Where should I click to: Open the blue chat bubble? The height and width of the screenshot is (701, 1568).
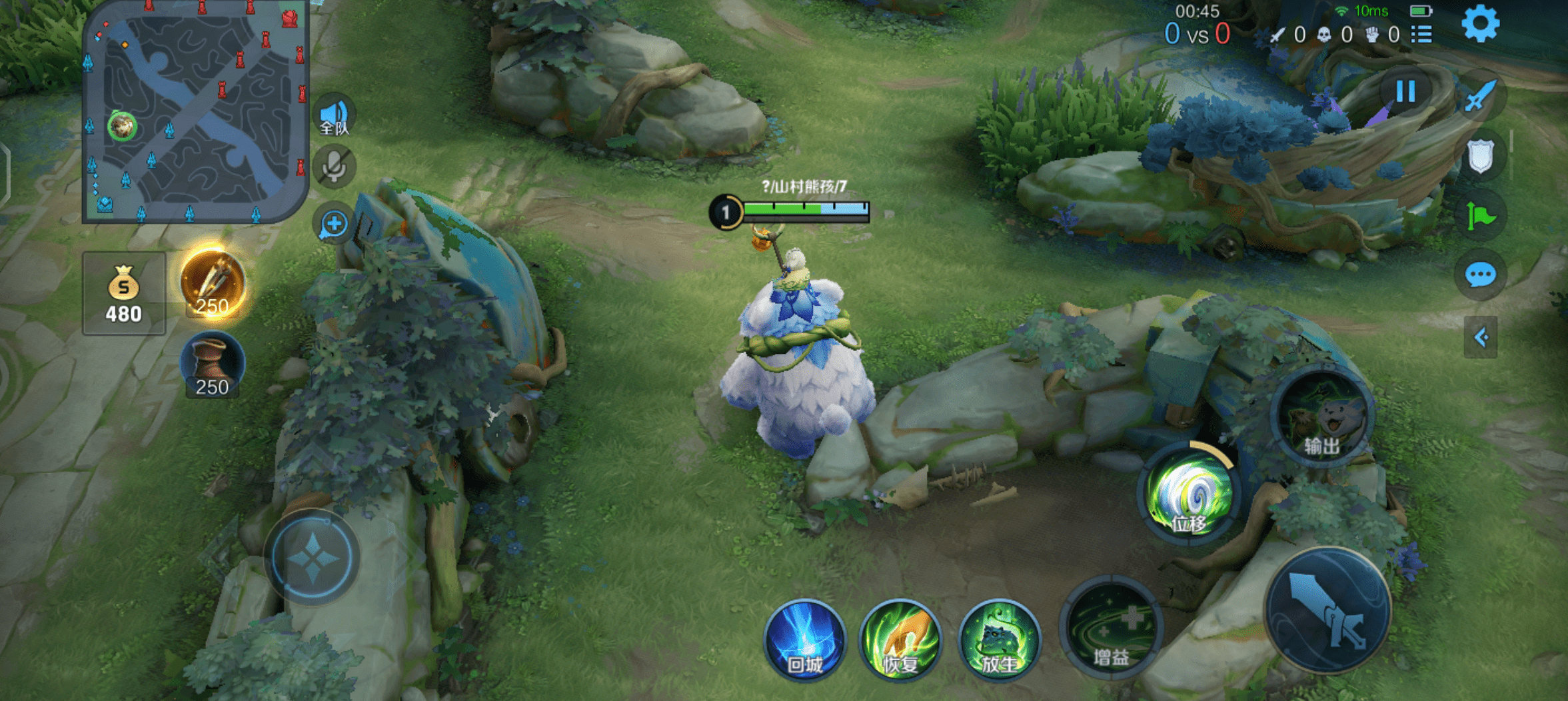click(x=1480, y=275)
